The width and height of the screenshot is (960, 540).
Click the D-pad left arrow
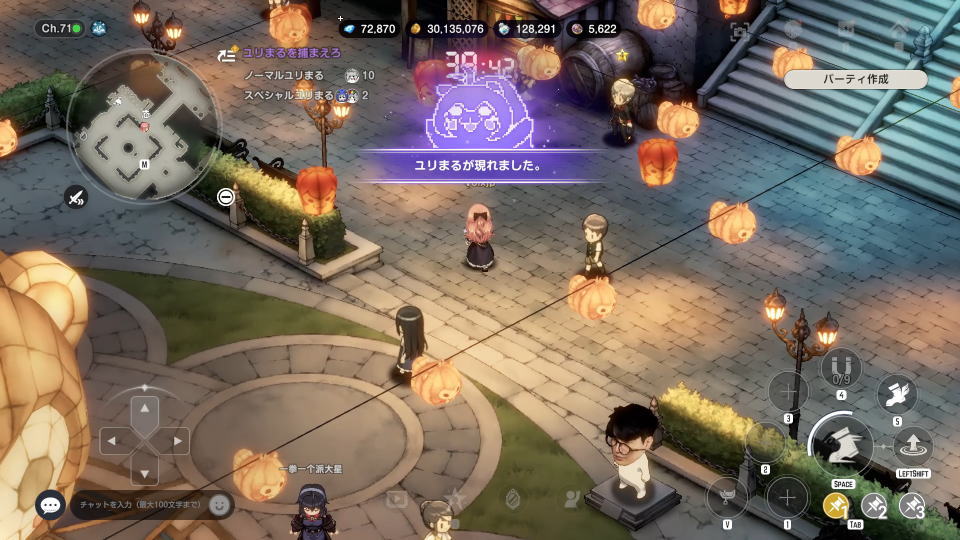tap(112, 441)
